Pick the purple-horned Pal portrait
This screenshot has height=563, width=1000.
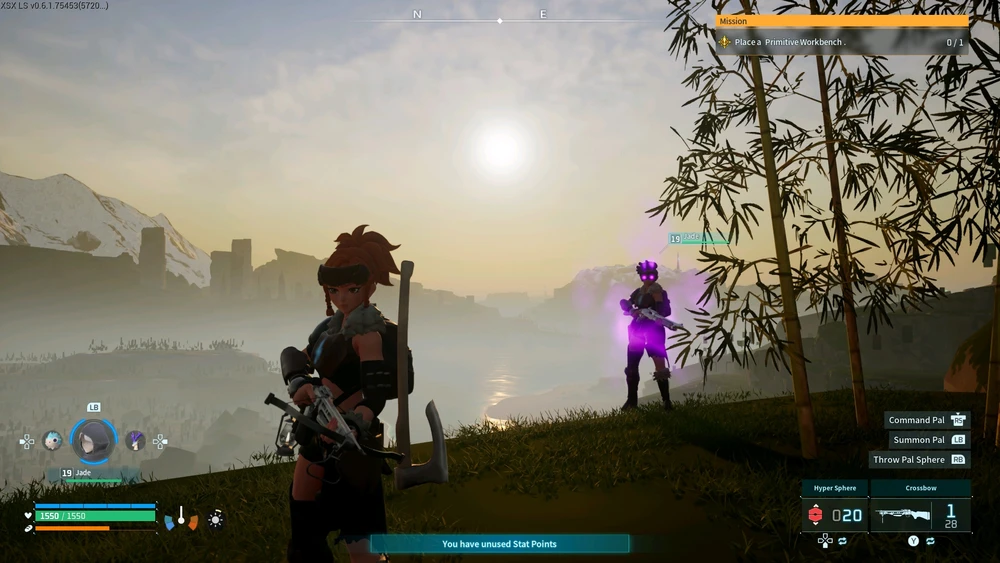135,440
